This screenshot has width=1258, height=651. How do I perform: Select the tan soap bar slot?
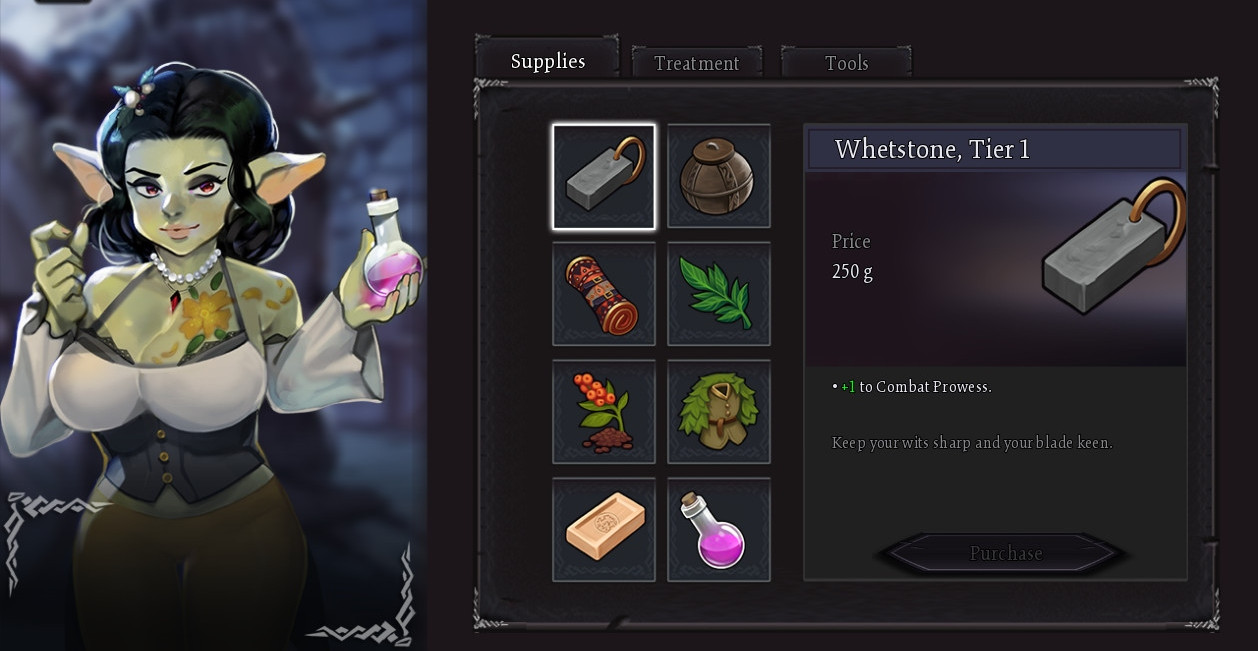pyautogui.click(x=604, y=529)
